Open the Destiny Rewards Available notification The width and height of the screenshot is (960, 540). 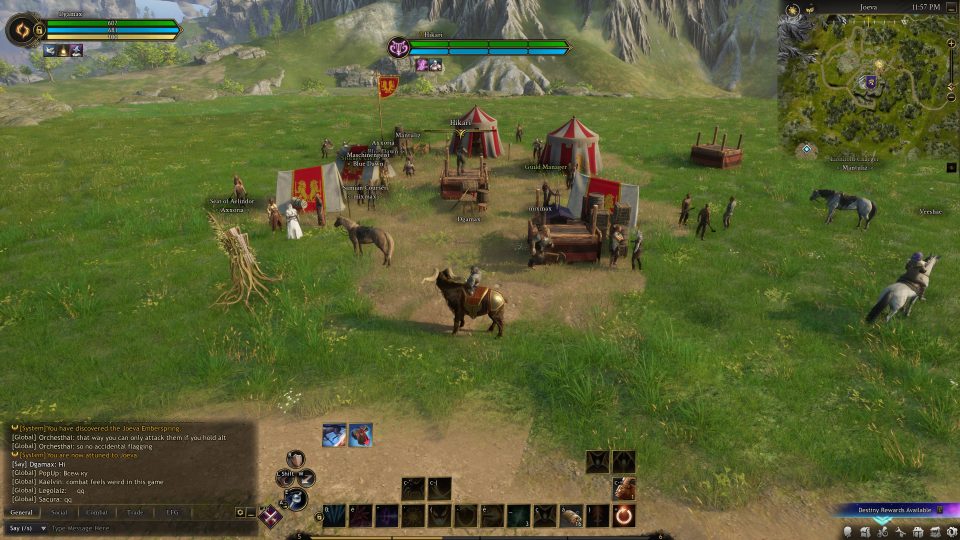(x=890, y=510)
